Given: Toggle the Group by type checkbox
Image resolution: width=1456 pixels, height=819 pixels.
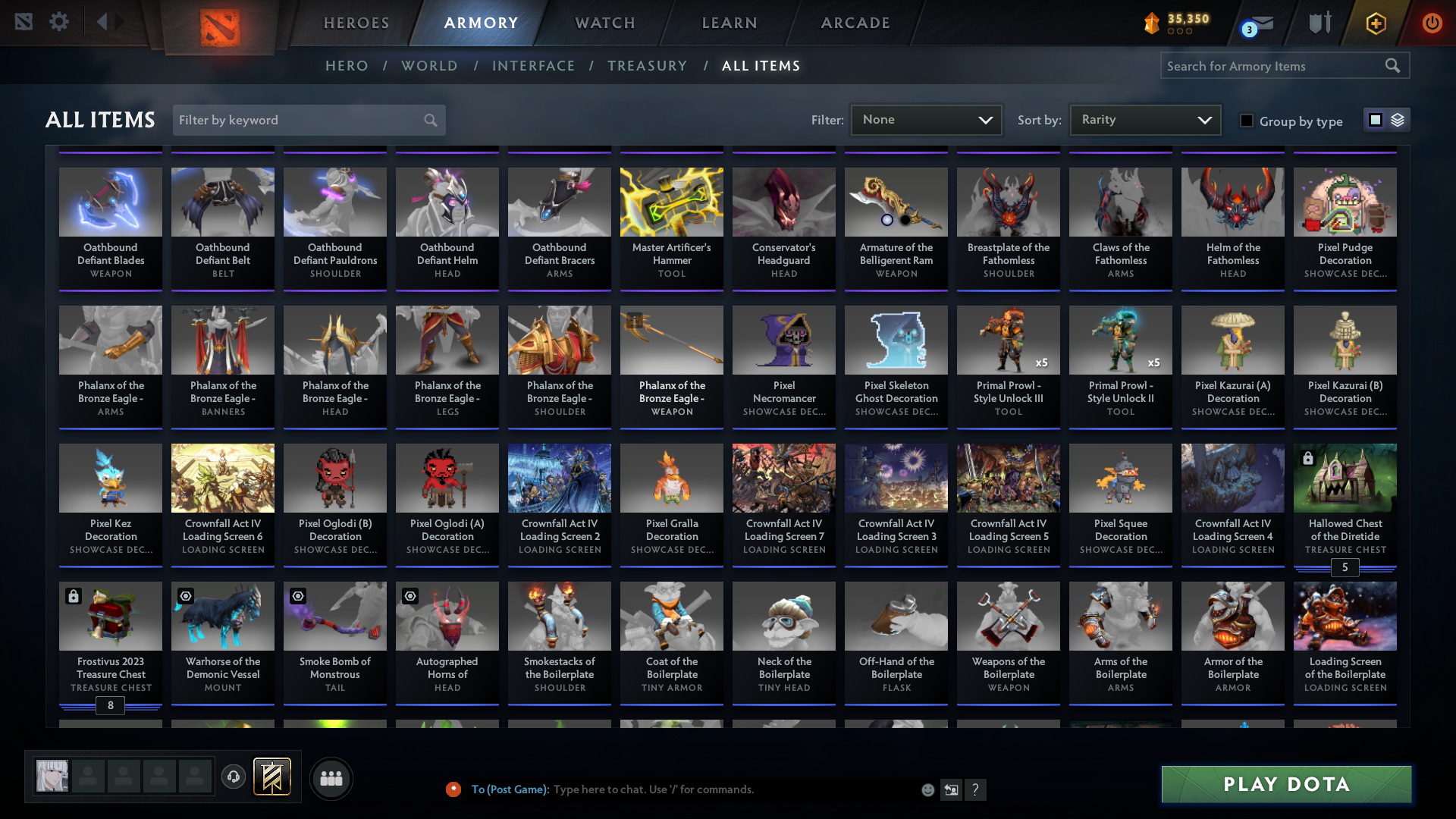Looking at the screenshot, I should (1247, 121).
